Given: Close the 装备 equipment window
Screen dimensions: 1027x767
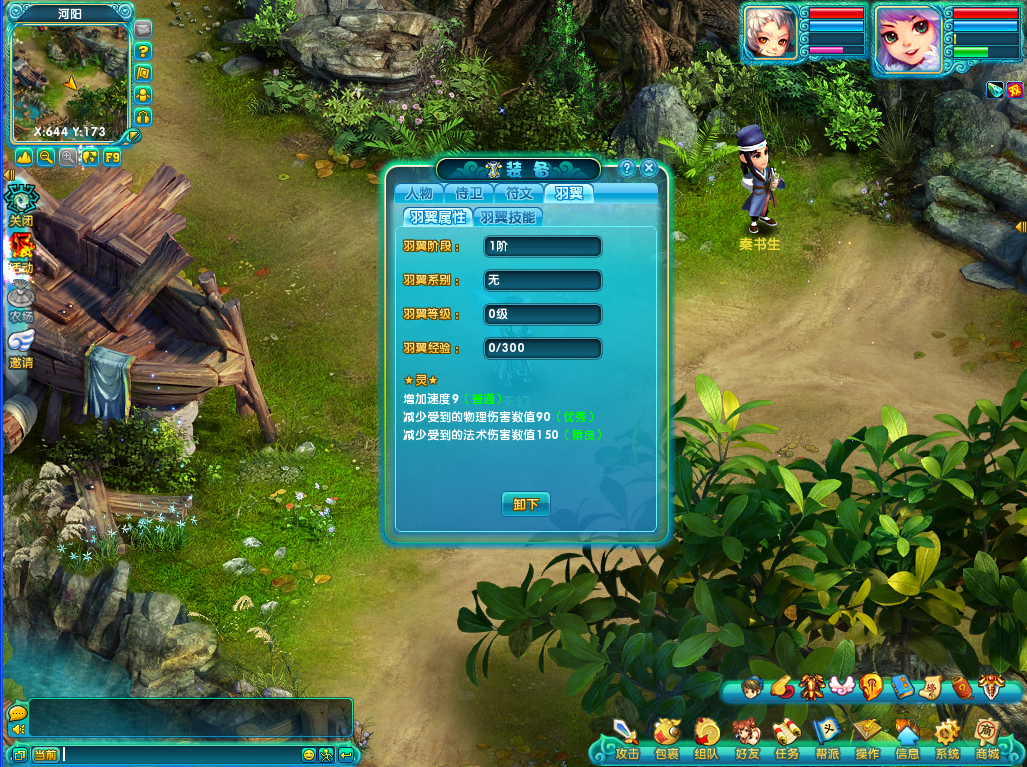Looking at the screenshot, I should coord(649,168).
